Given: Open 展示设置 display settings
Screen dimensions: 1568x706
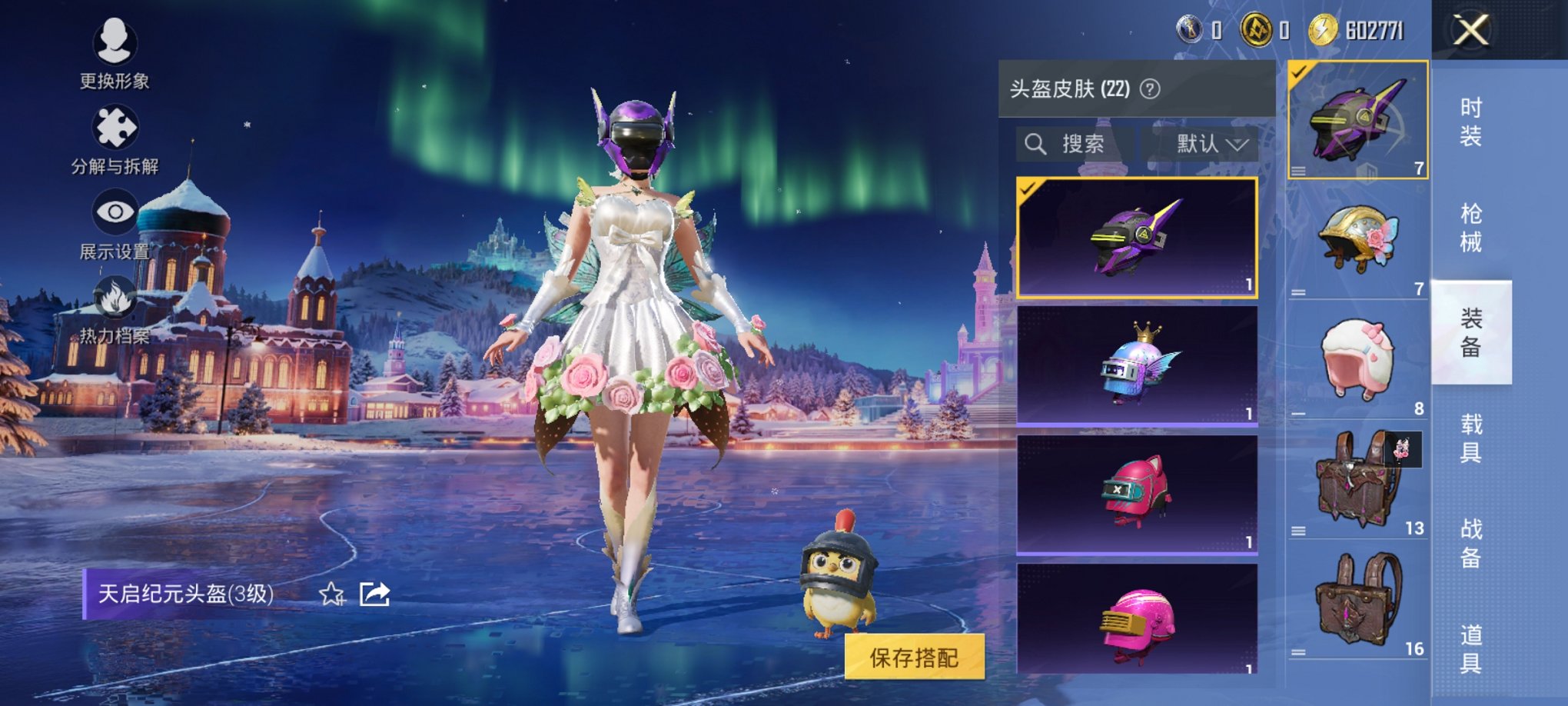Looking at the screenshot, I should click(114, 211).
